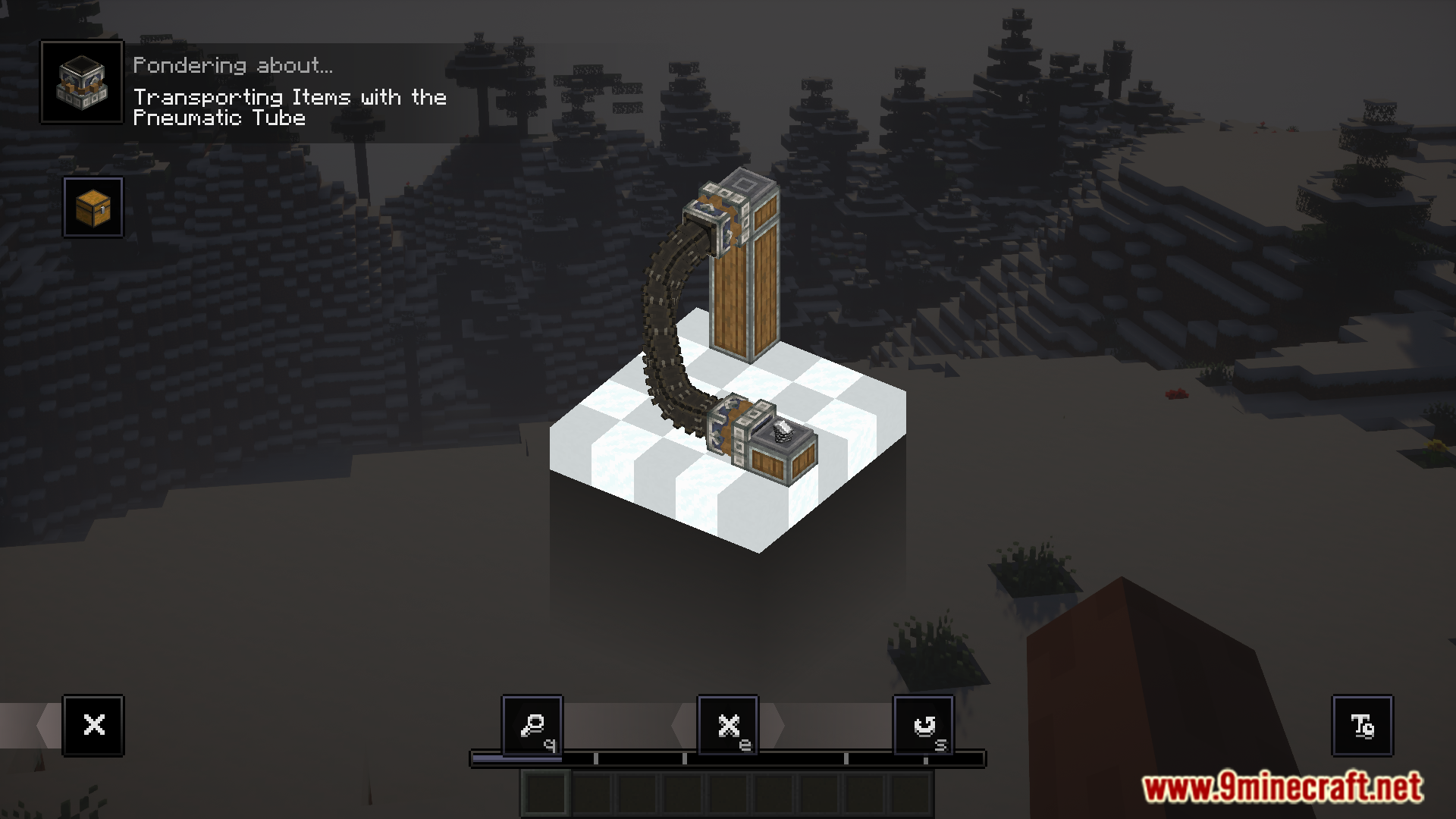Open the chest tag icon

[x=93, y=207]
